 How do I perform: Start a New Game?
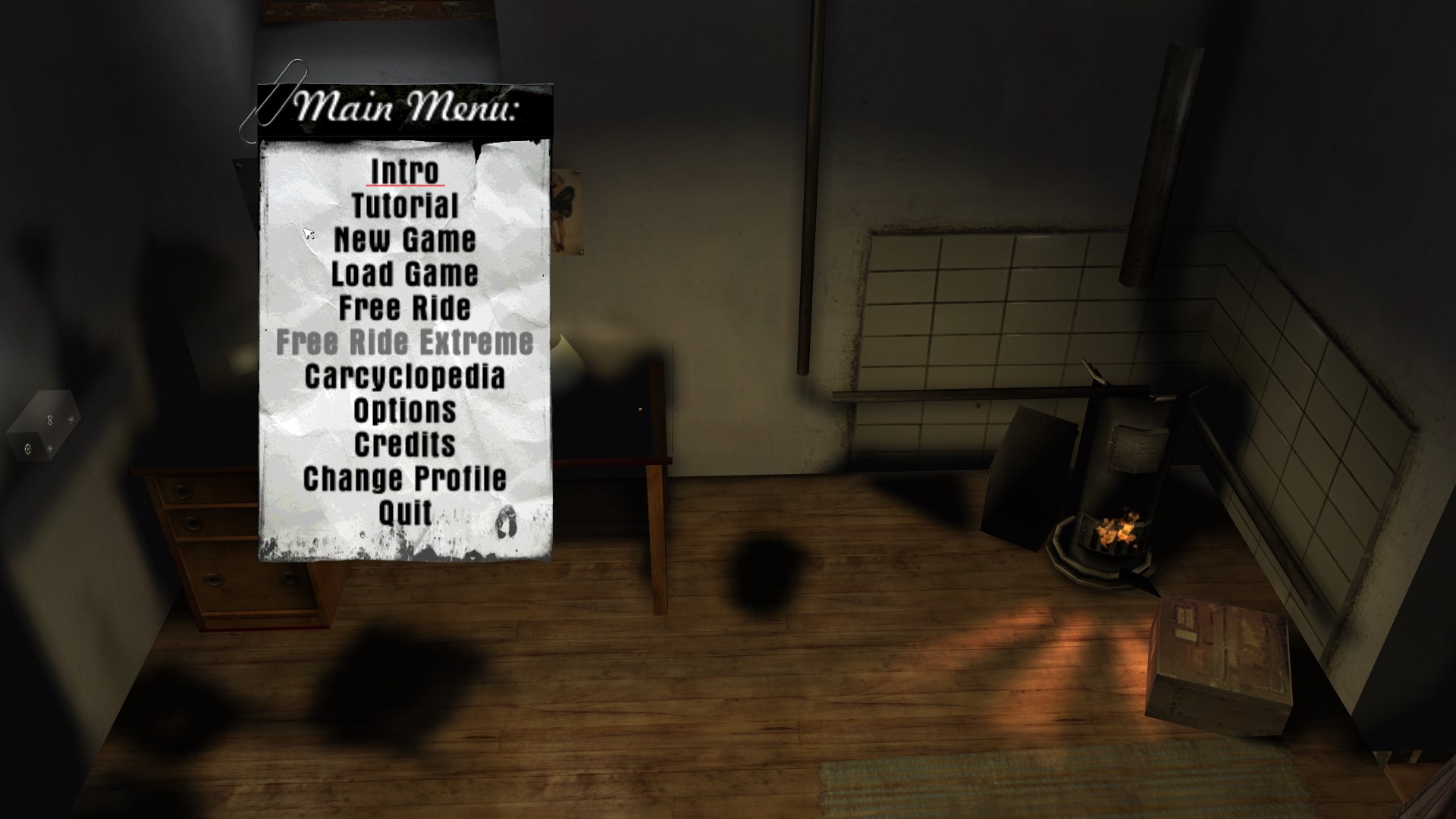coord(404,240)
